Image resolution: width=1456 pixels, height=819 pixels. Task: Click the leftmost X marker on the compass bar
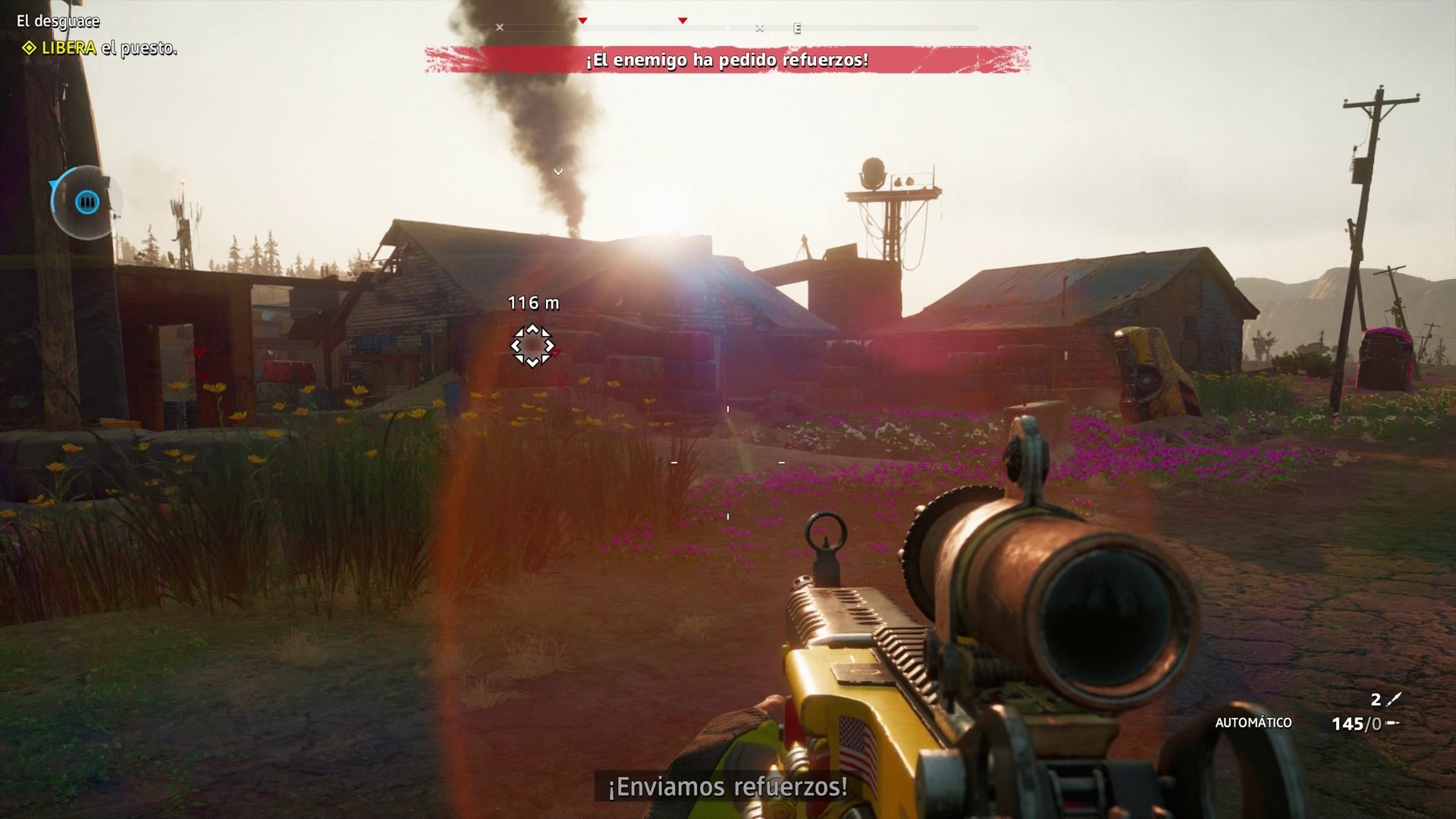tap(498, 27)
